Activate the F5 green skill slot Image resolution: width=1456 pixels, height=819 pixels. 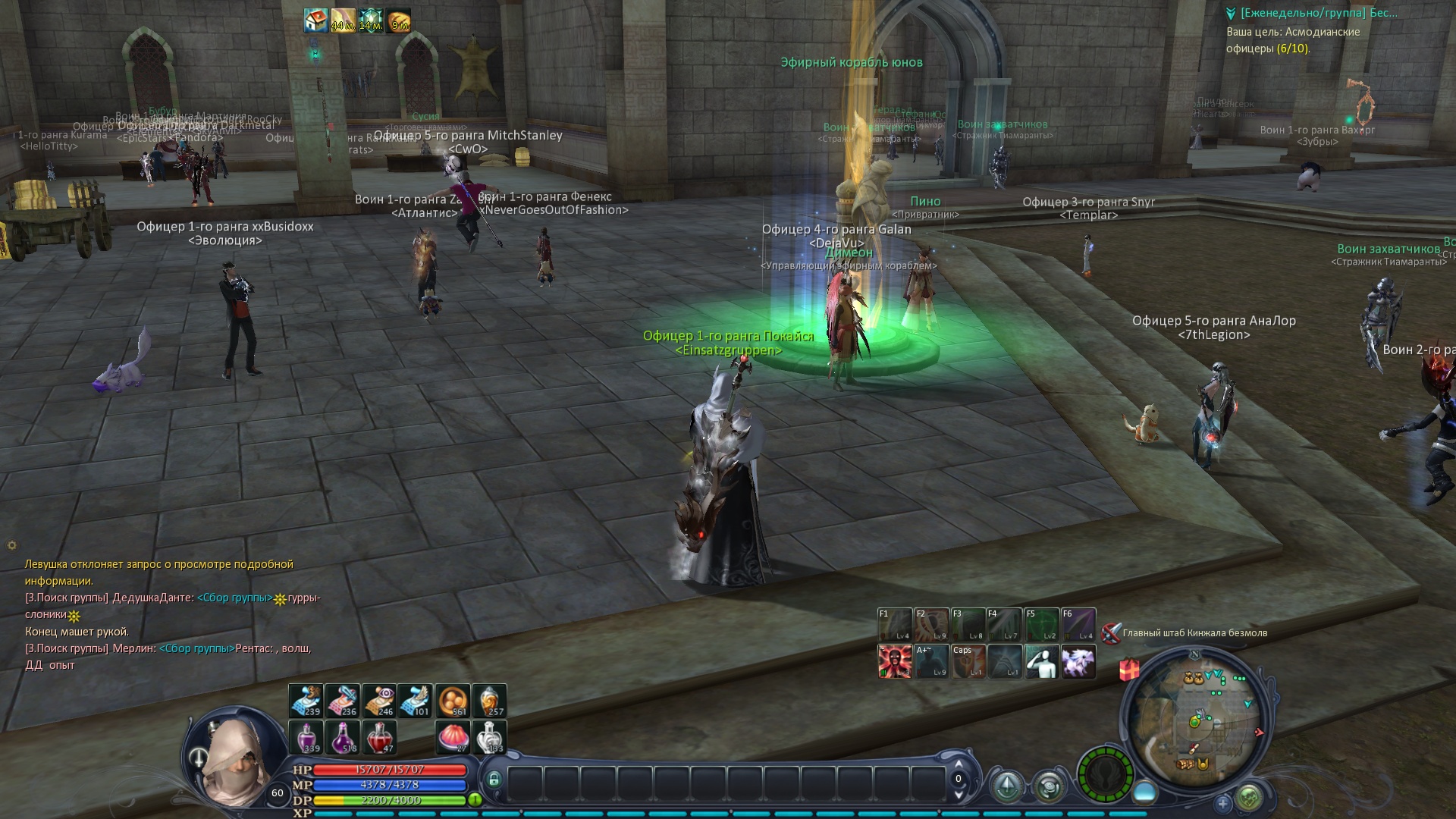1041,625
